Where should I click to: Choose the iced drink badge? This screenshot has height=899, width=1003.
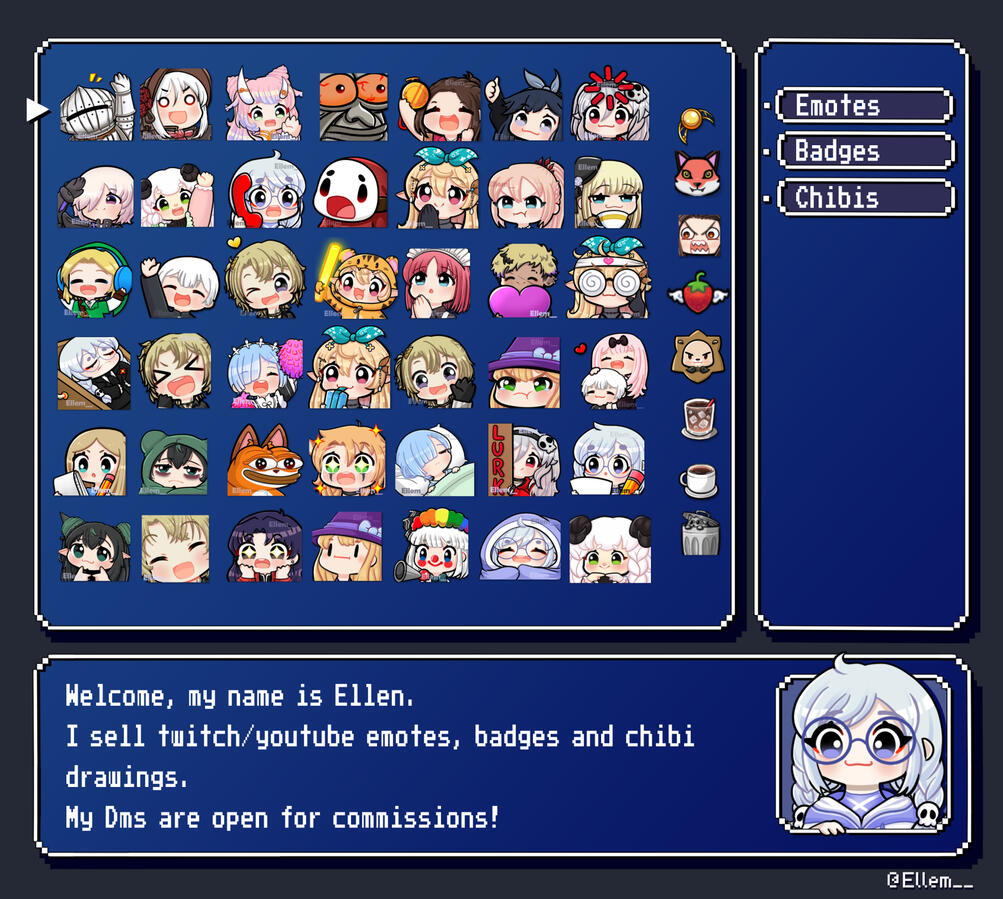698,417
